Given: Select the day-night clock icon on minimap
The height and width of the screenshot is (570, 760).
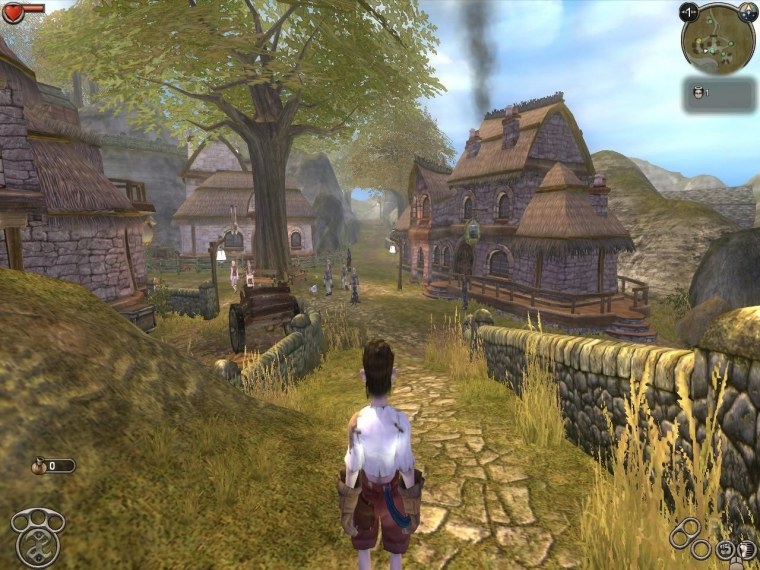Looking at the screenshot, I should (747, 12).
